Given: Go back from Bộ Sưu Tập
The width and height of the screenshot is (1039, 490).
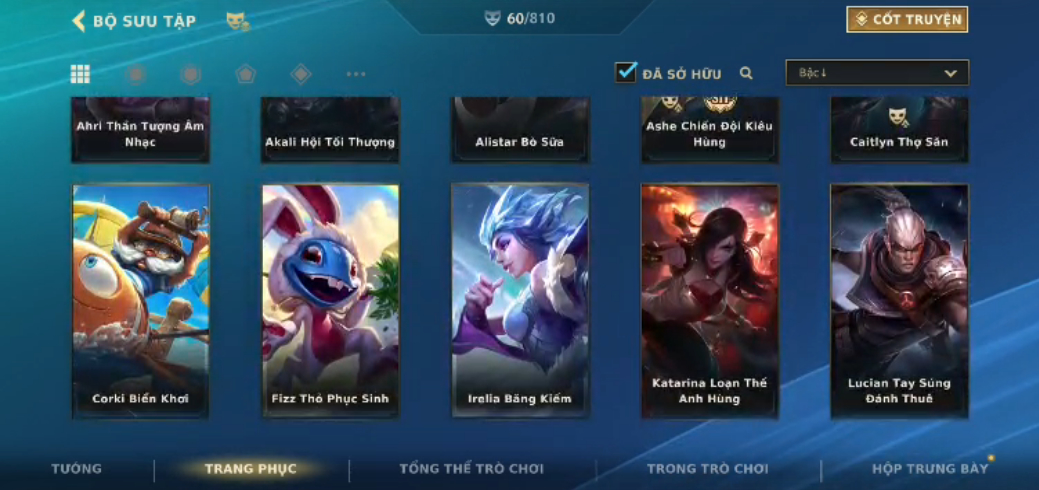Looking at the screenshot, I should point(78,21).
